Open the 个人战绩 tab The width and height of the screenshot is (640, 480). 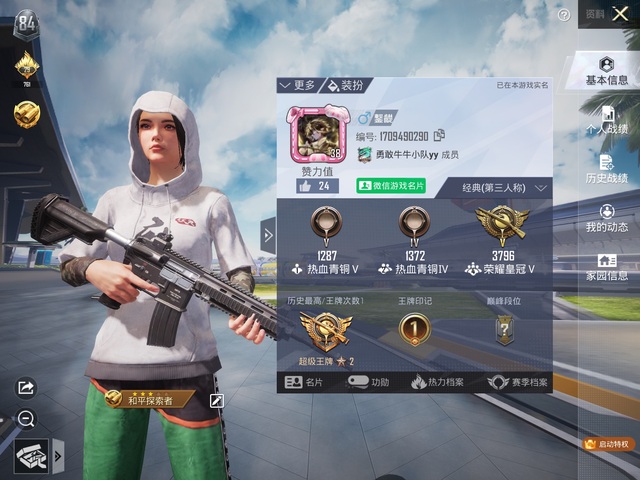tap(606, 119)
